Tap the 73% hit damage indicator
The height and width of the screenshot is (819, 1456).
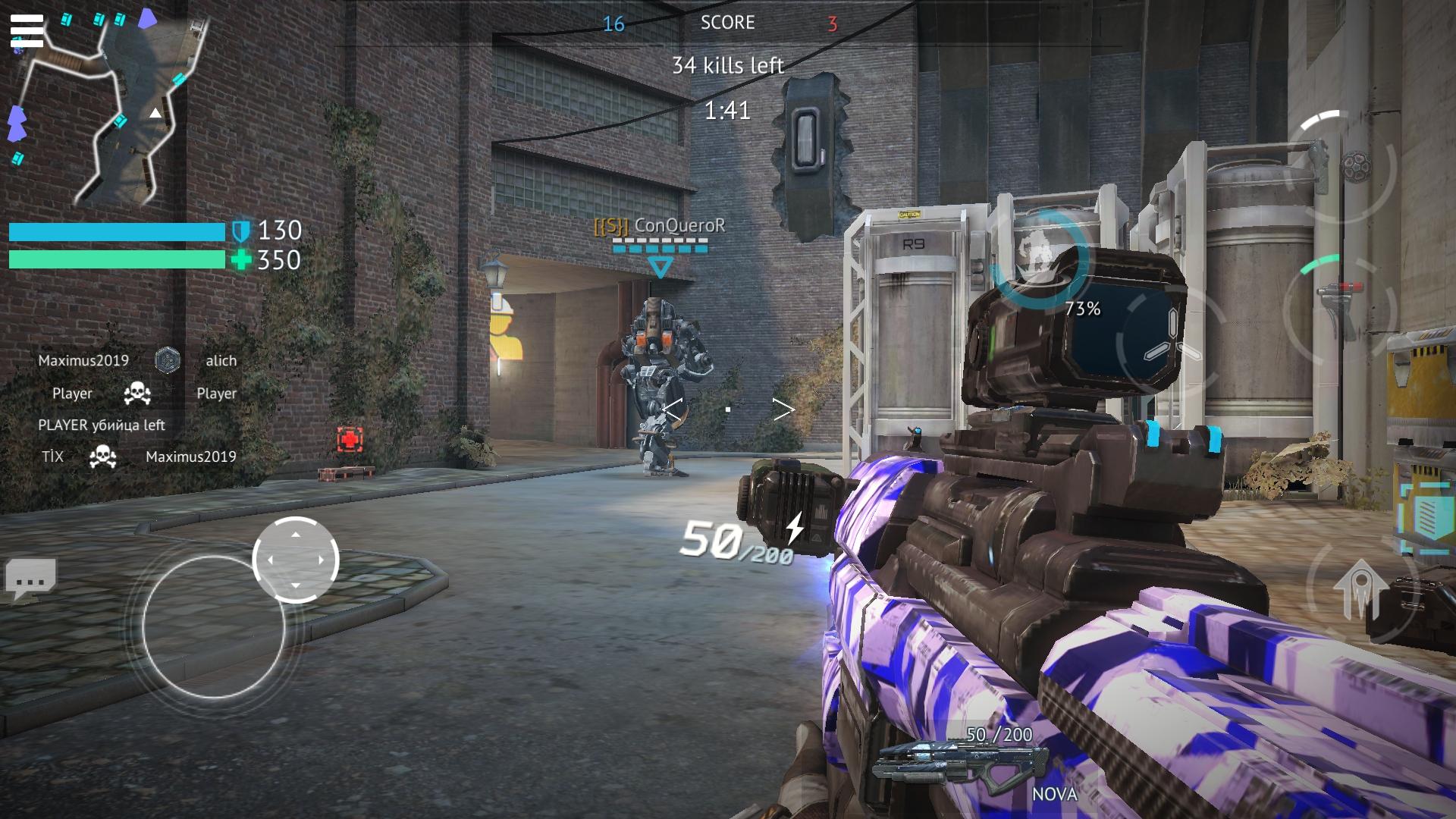1083,309
